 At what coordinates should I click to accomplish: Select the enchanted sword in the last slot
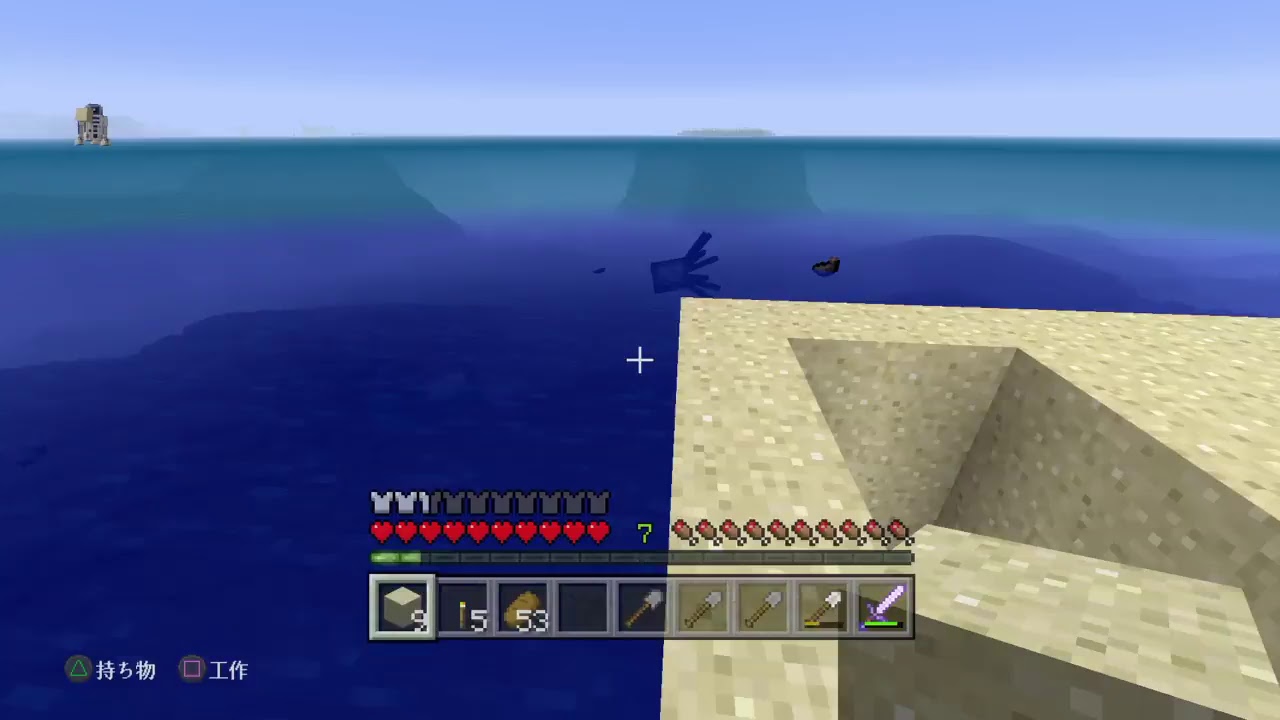pos(883,605)
